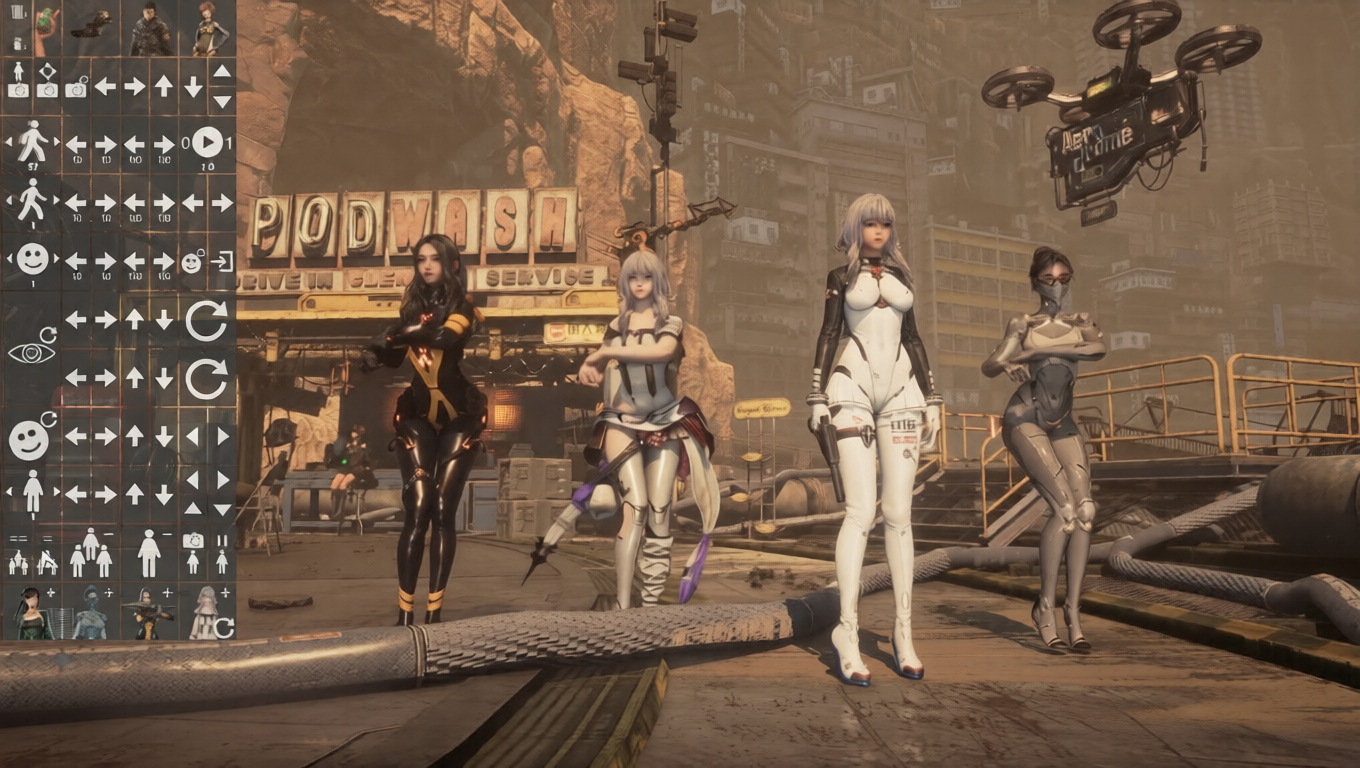Select the three-person group remove icon
The image size is (1360, 768).
click(90, 553)
